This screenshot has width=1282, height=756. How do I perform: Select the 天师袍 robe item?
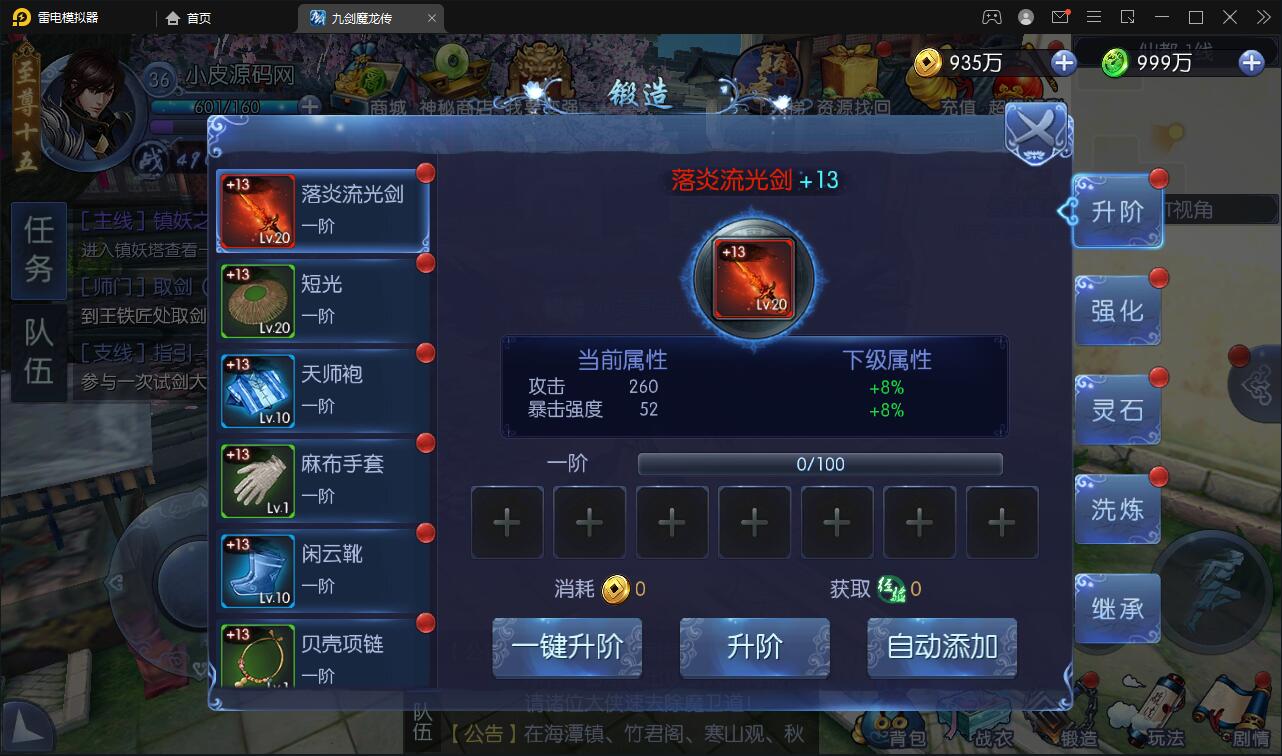[x=320, y=391]
